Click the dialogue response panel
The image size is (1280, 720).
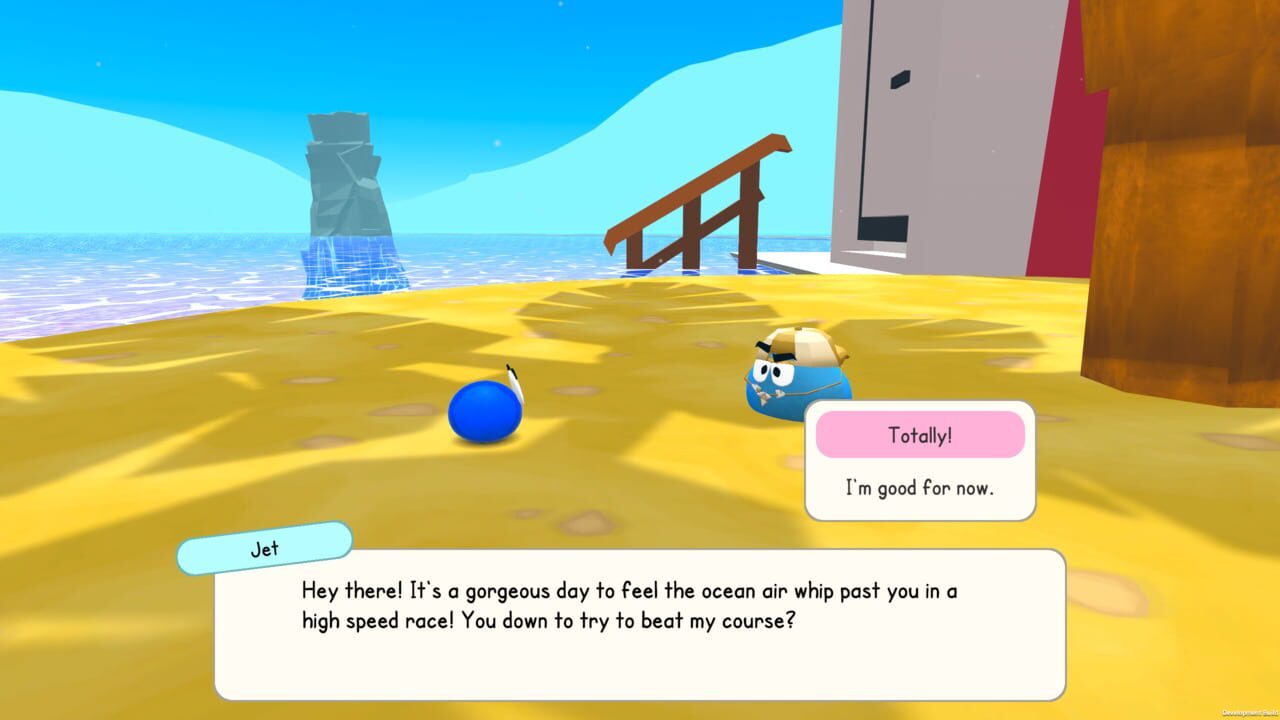920,460
